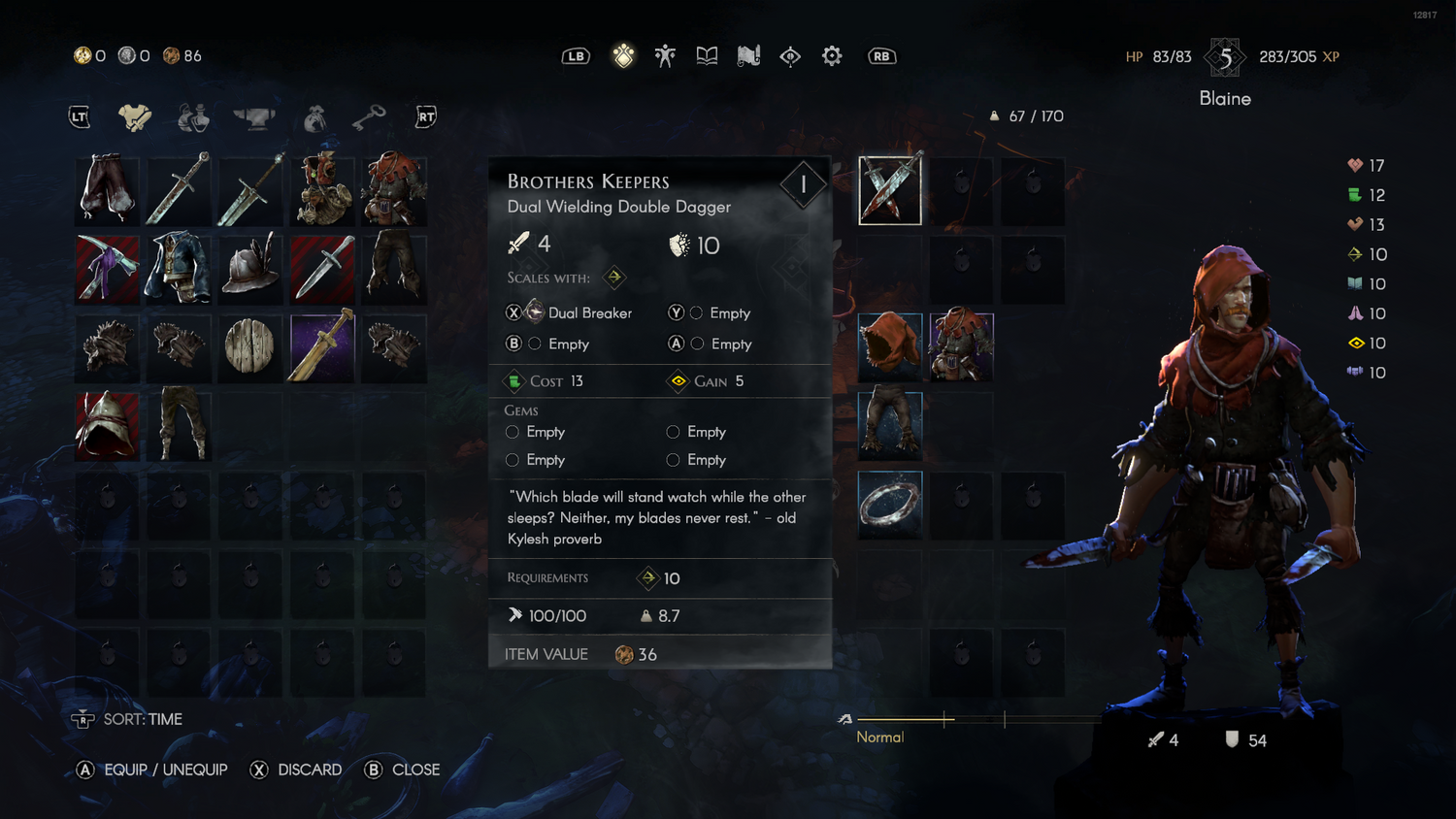Open the potions and consumables category tab
This screenshot has width=1456, height=819.
point(193,117)
